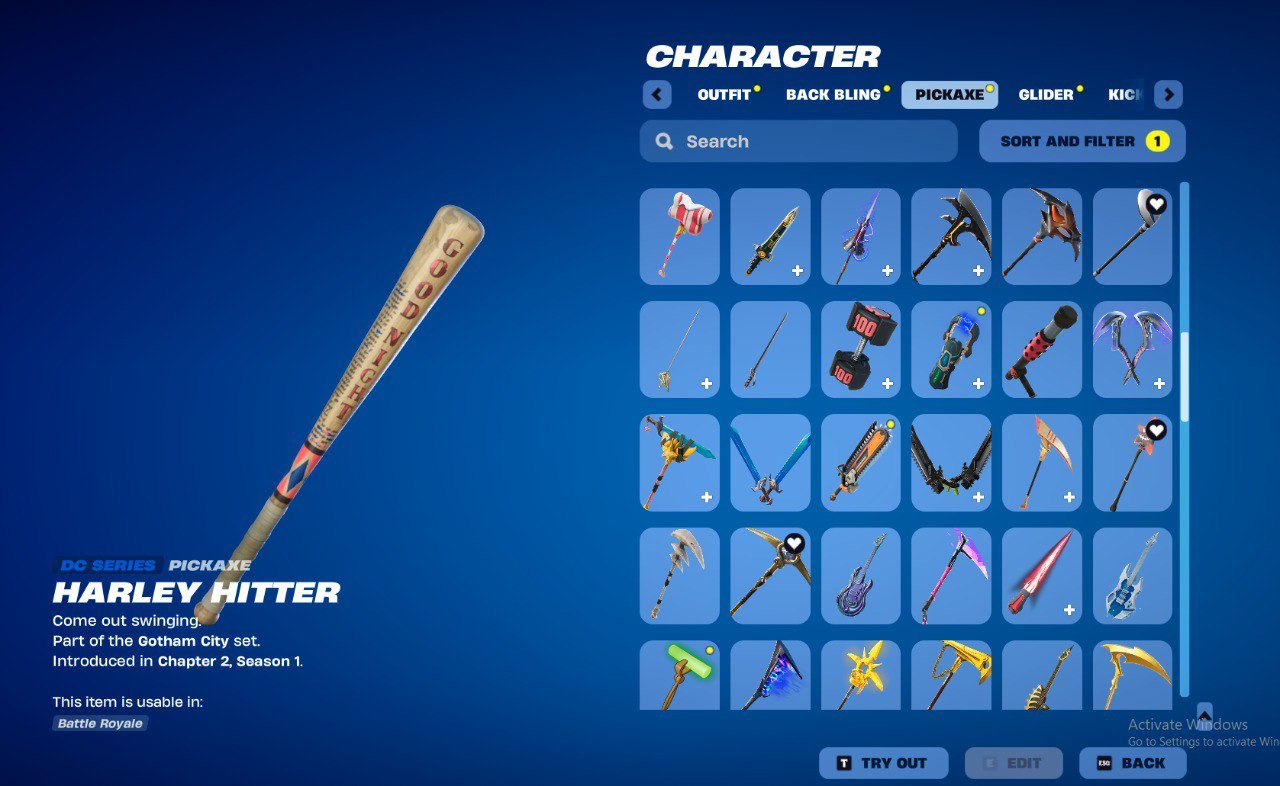Click left arrow to scroll category tabs

tap(657, 94)
